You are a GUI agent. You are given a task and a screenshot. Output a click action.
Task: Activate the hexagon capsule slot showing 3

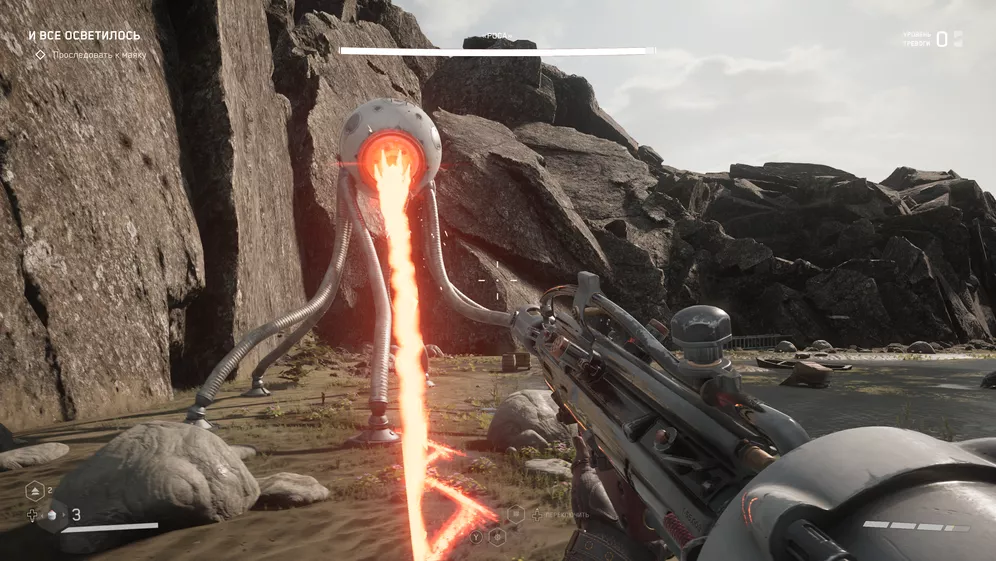54,515
